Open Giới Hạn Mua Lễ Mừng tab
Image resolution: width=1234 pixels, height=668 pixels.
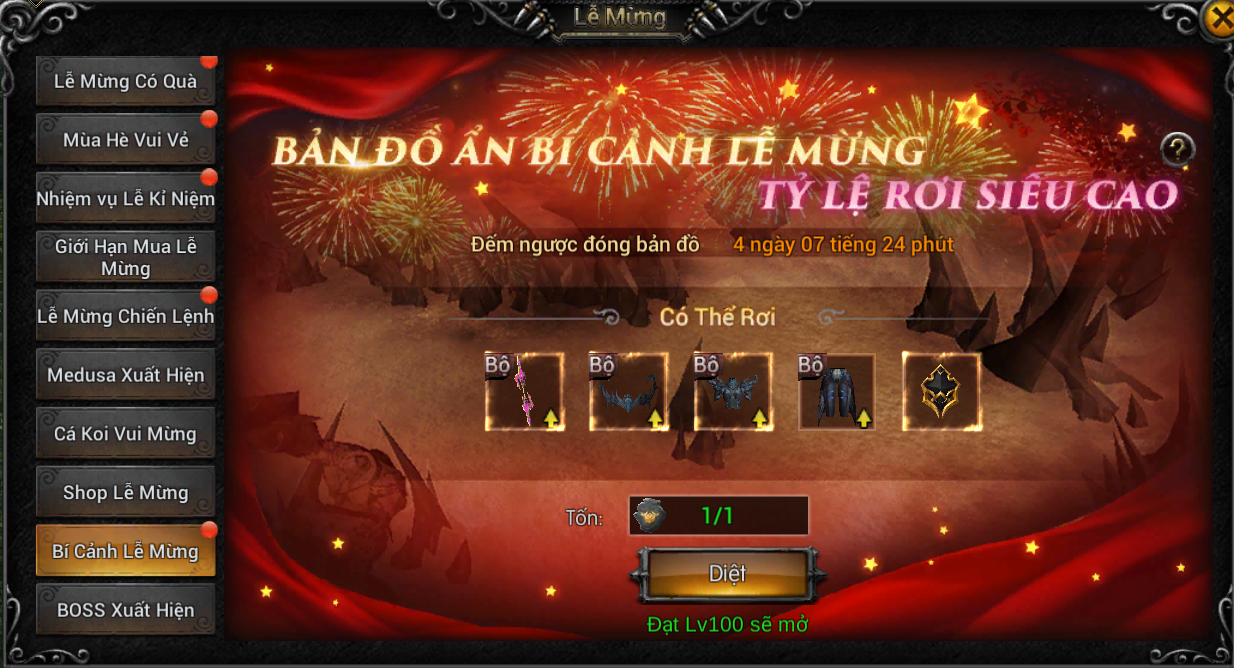click(x=125, y=257)
